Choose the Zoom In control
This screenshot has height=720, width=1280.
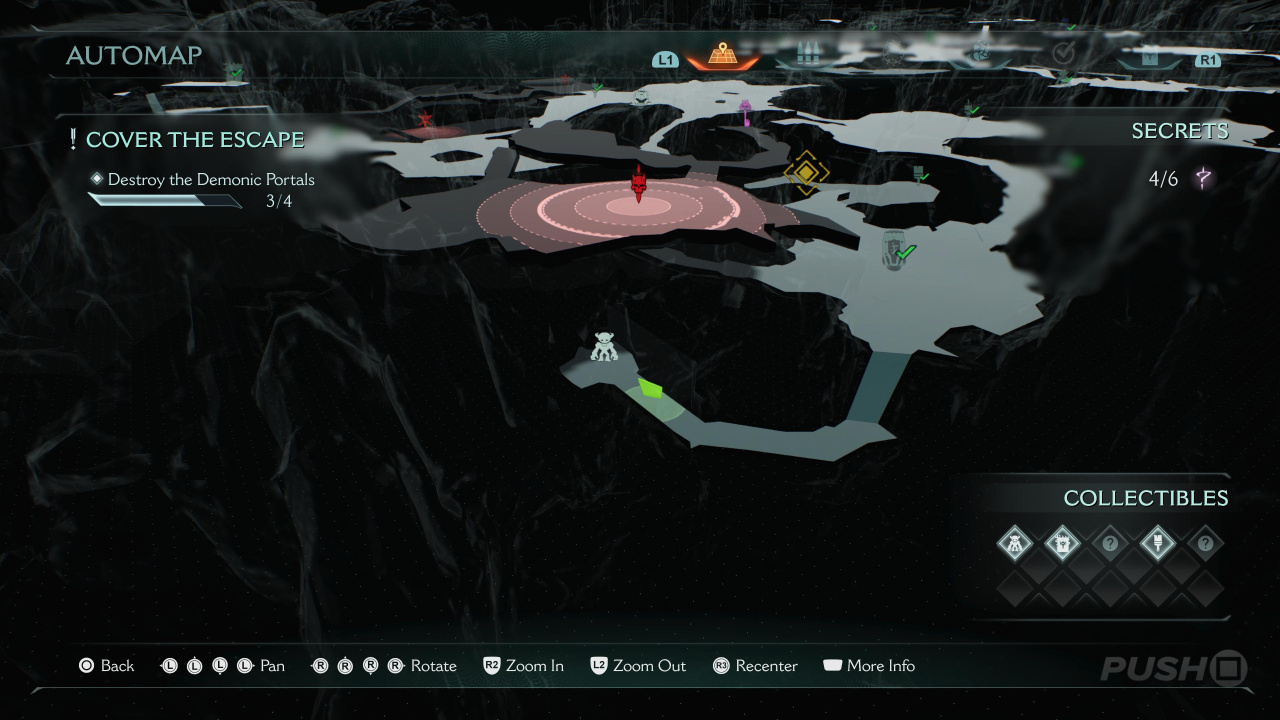click(524, 666)
